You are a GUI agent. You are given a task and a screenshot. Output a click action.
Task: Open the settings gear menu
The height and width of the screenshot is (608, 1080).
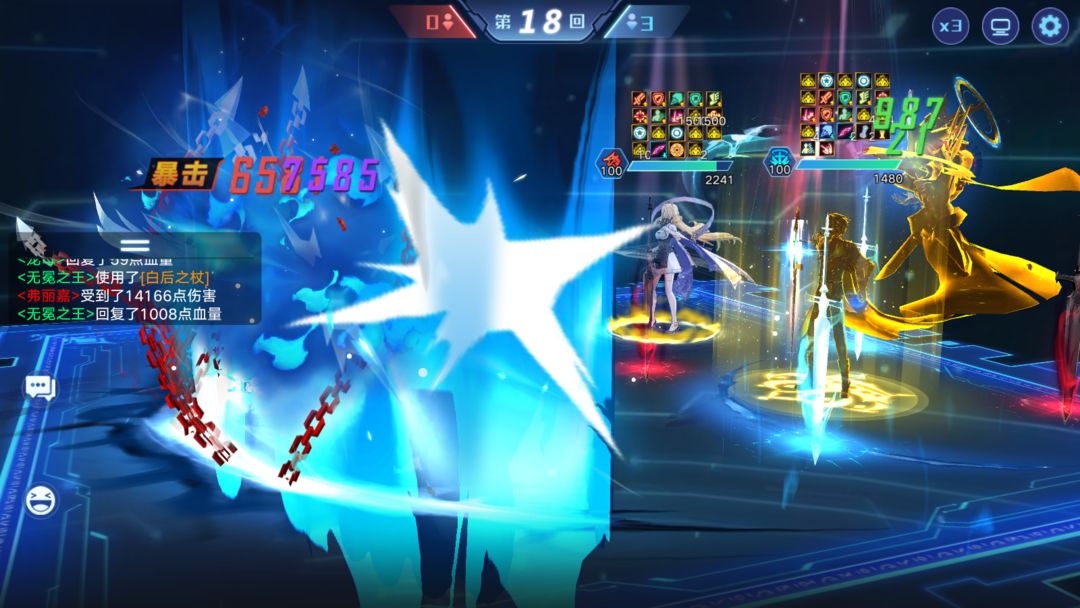[x=1050, y=25]
